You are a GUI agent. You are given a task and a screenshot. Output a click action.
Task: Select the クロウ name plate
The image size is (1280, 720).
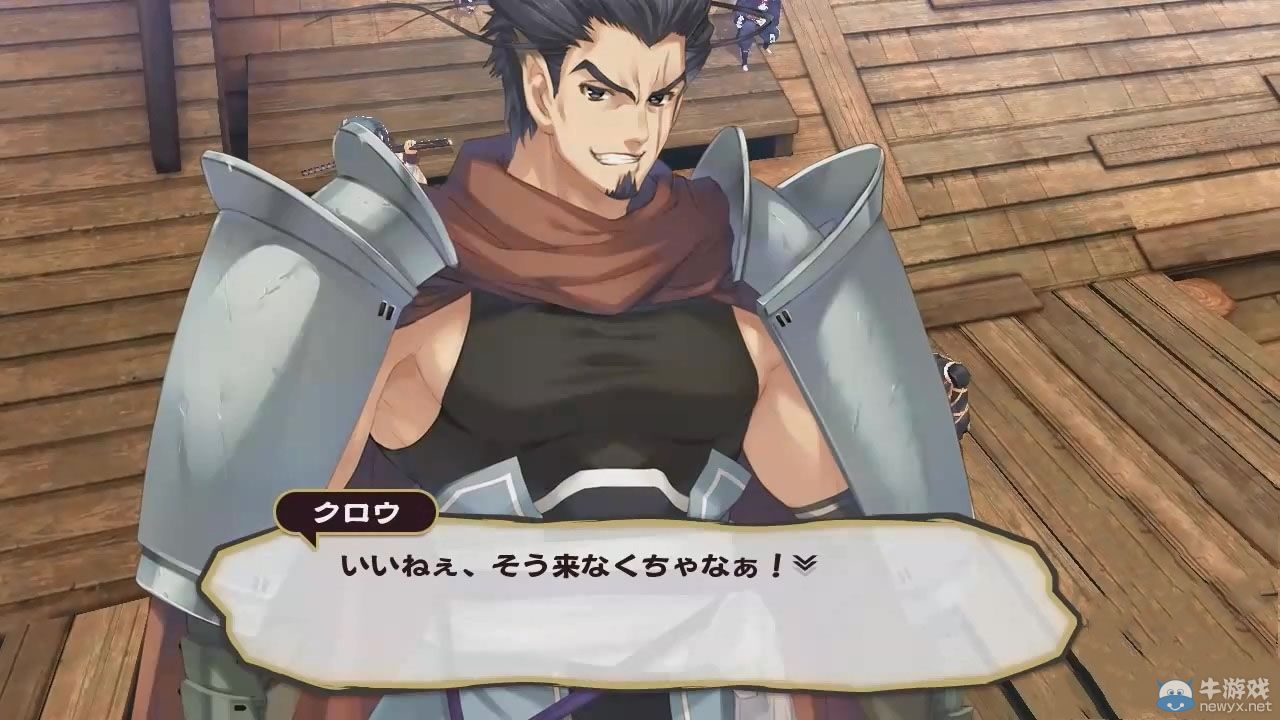tap(357, 513)
